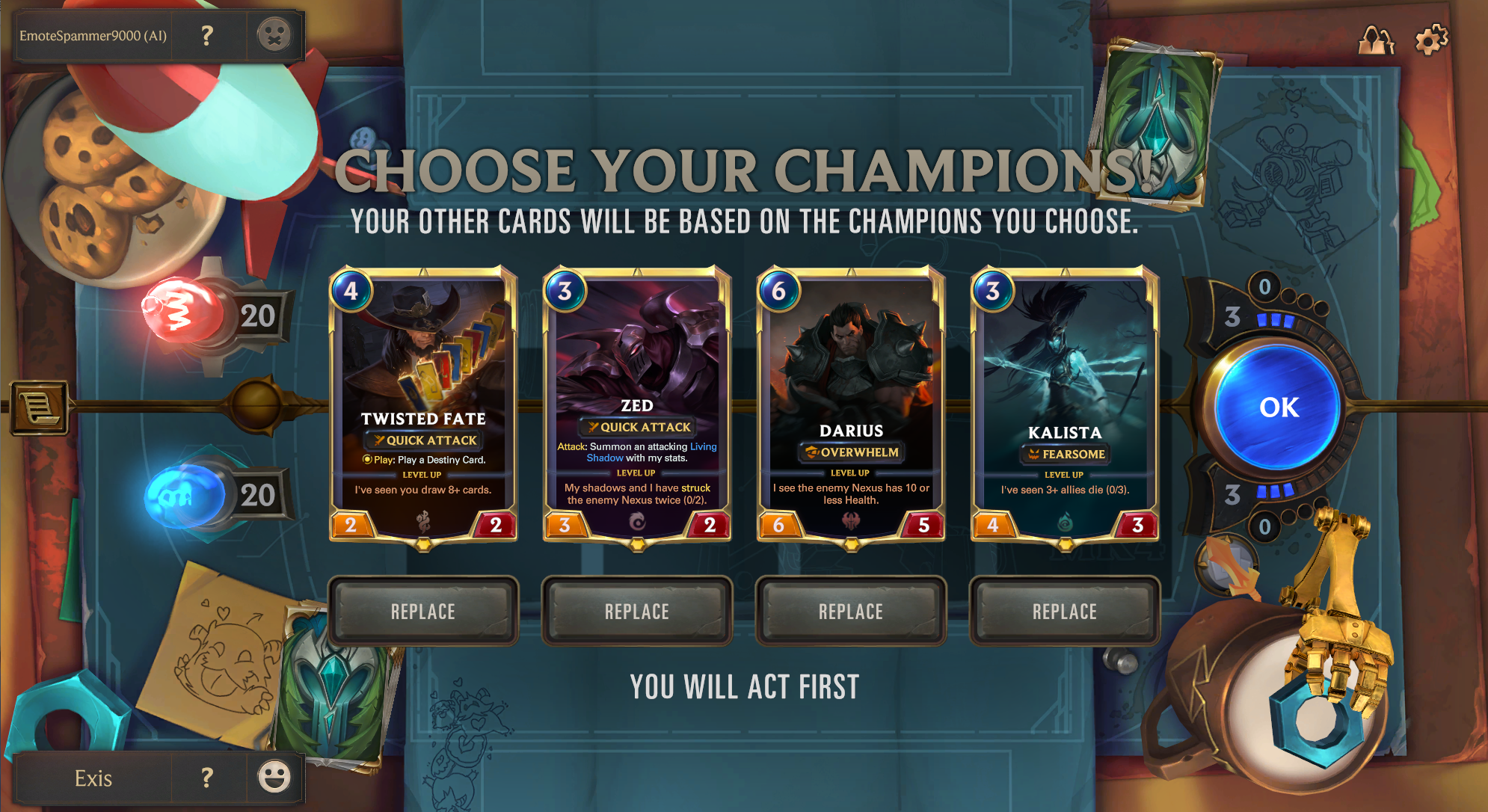This screenshot has width=1488, height=812.
Task: Select the Darius champion card
Action: (851, 404)
